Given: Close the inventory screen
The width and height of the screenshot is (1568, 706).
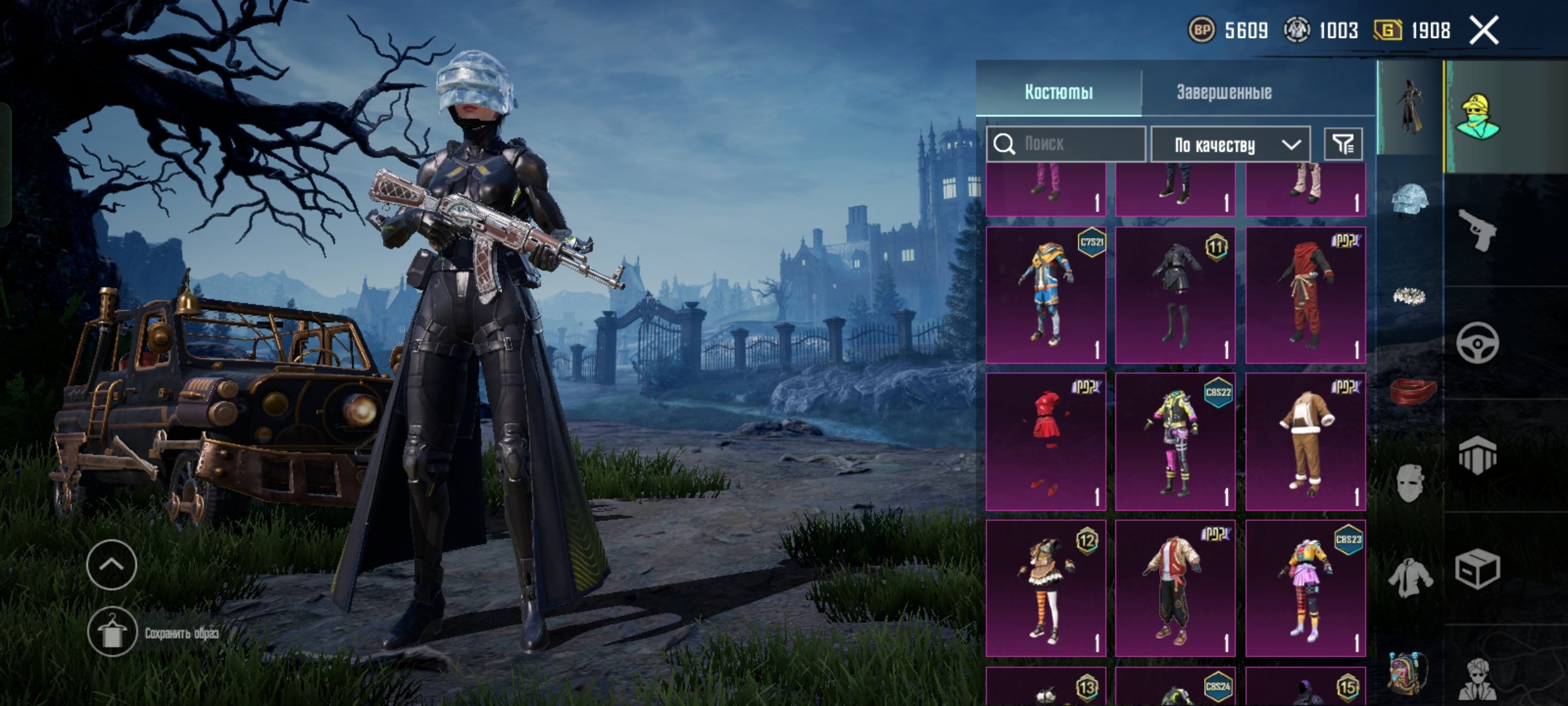Looking at the screenshot, I should 1484,31.
